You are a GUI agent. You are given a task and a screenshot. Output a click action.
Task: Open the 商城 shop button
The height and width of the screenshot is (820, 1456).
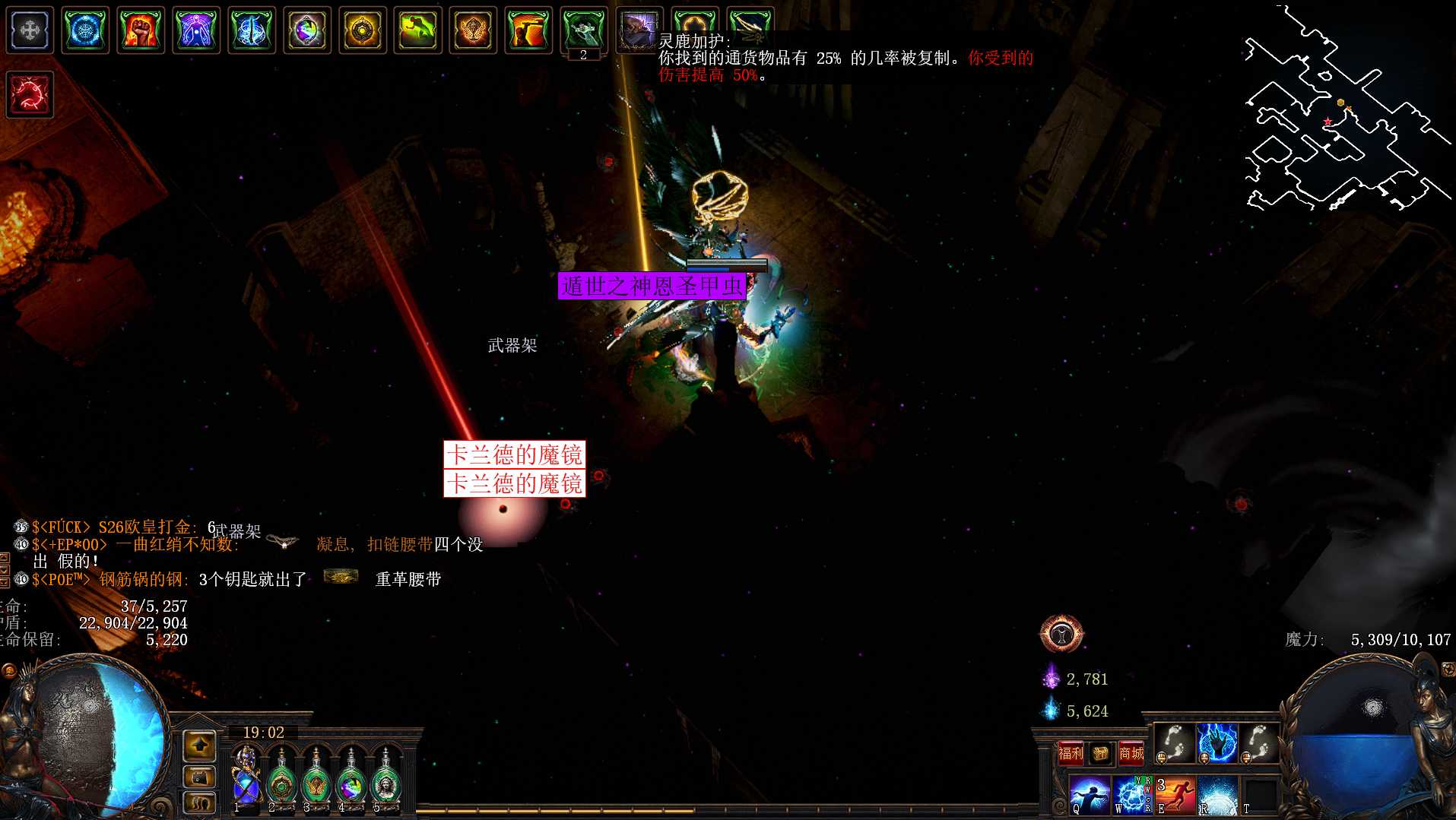point(1131,753)
